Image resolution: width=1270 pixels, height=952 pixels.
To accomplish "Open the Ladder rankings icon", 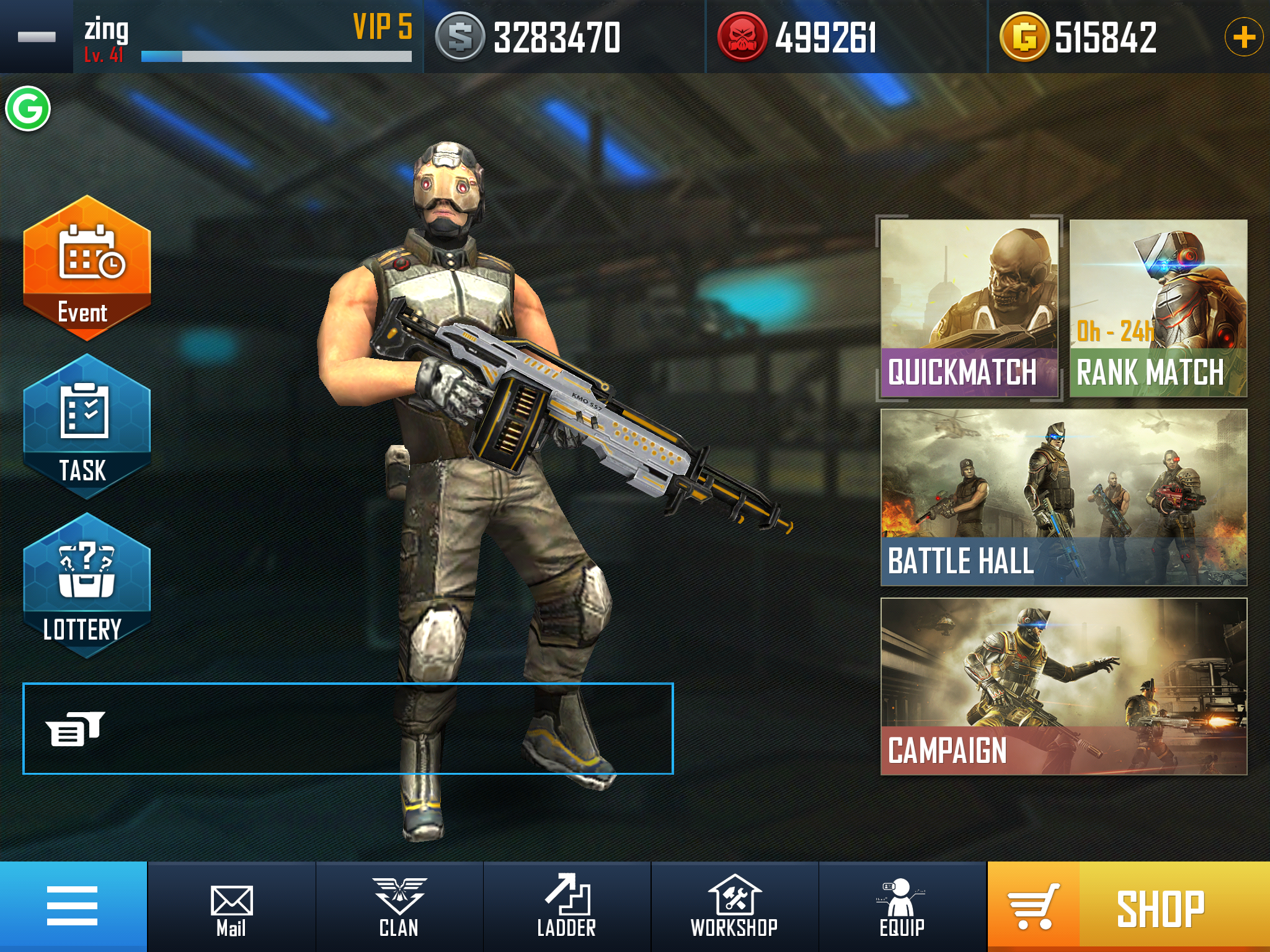I will (x=566, y=896).
